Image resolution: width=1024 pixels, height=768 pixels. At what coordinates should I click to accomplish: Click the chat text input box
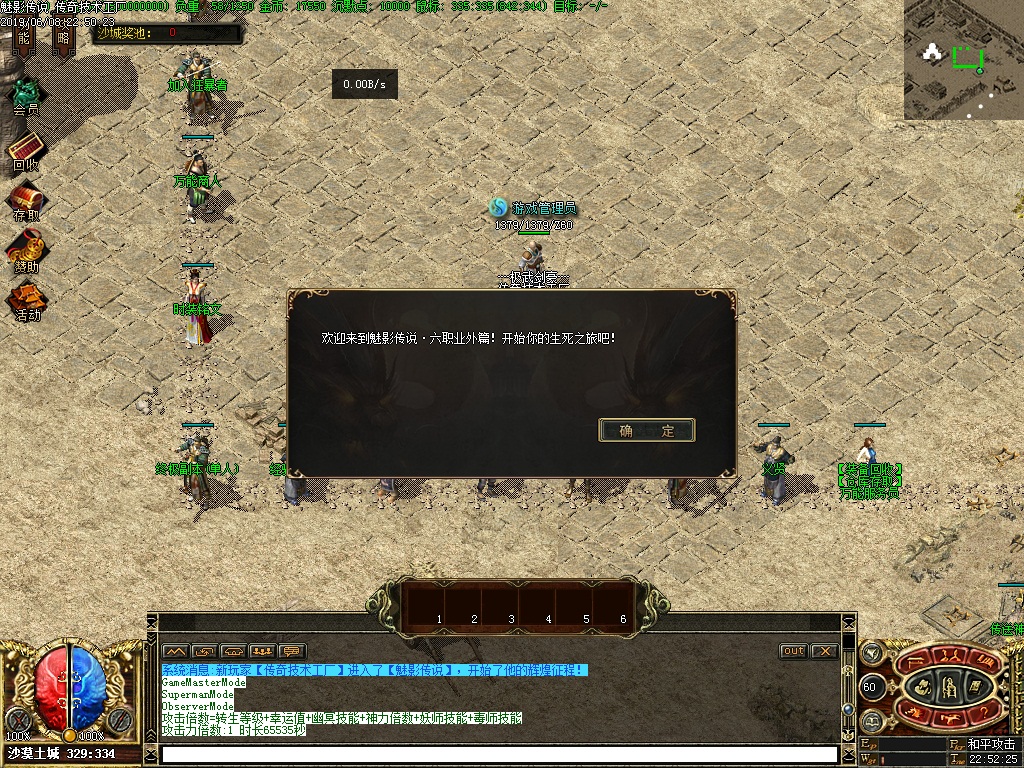[x=498, y=754]
